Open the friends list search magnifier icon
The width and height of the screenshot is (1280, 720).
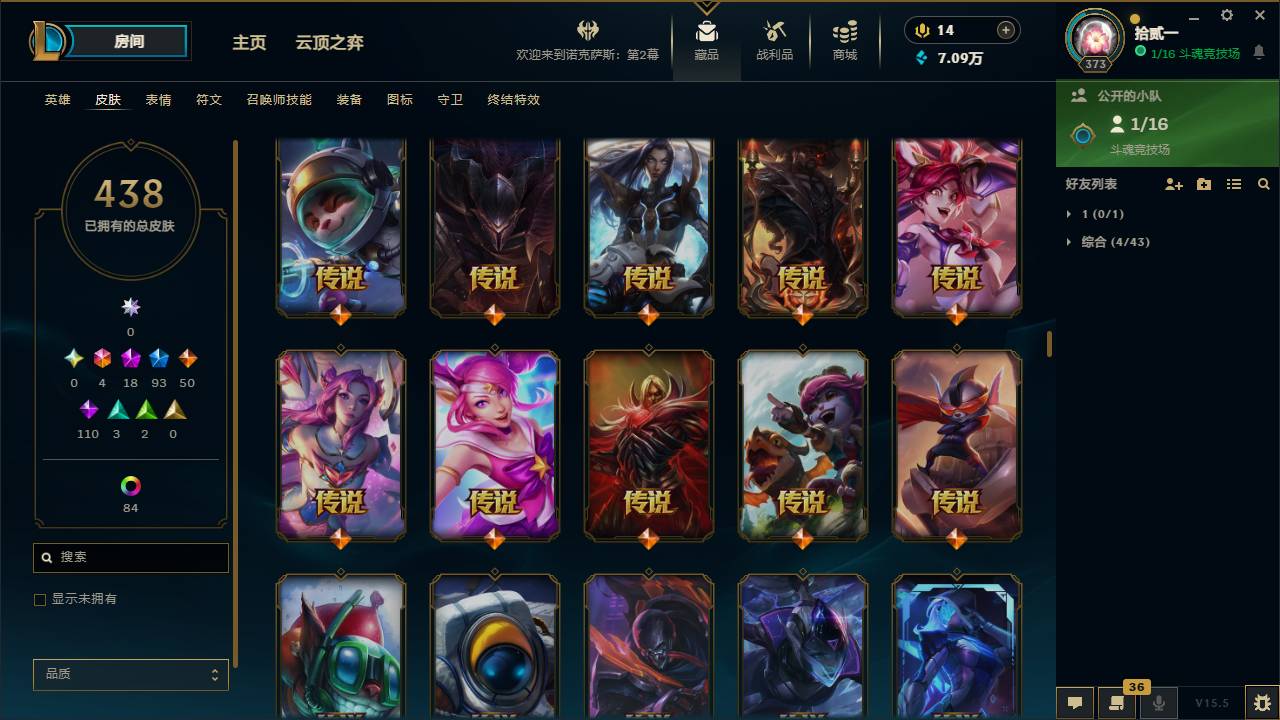pyautogui.click(x=1264, y=184)
